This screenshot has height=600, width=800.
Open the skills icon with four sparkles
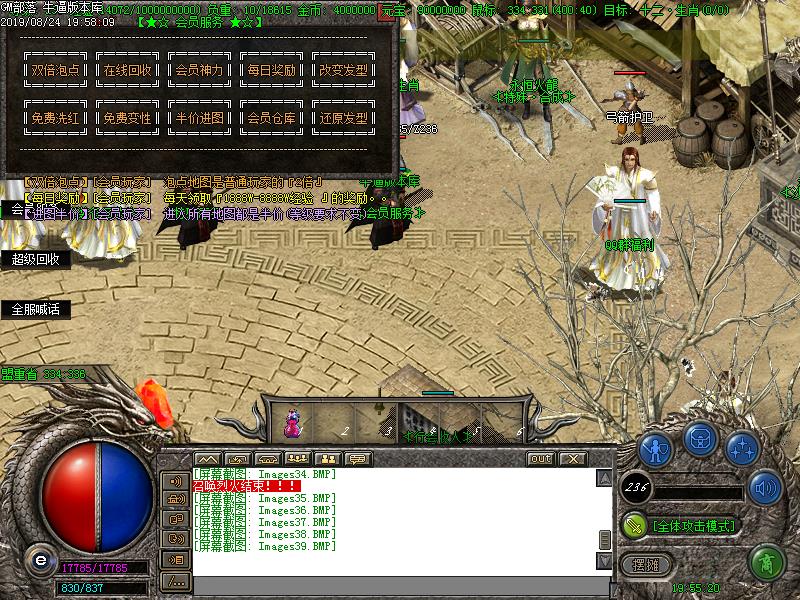click(742, 448)
